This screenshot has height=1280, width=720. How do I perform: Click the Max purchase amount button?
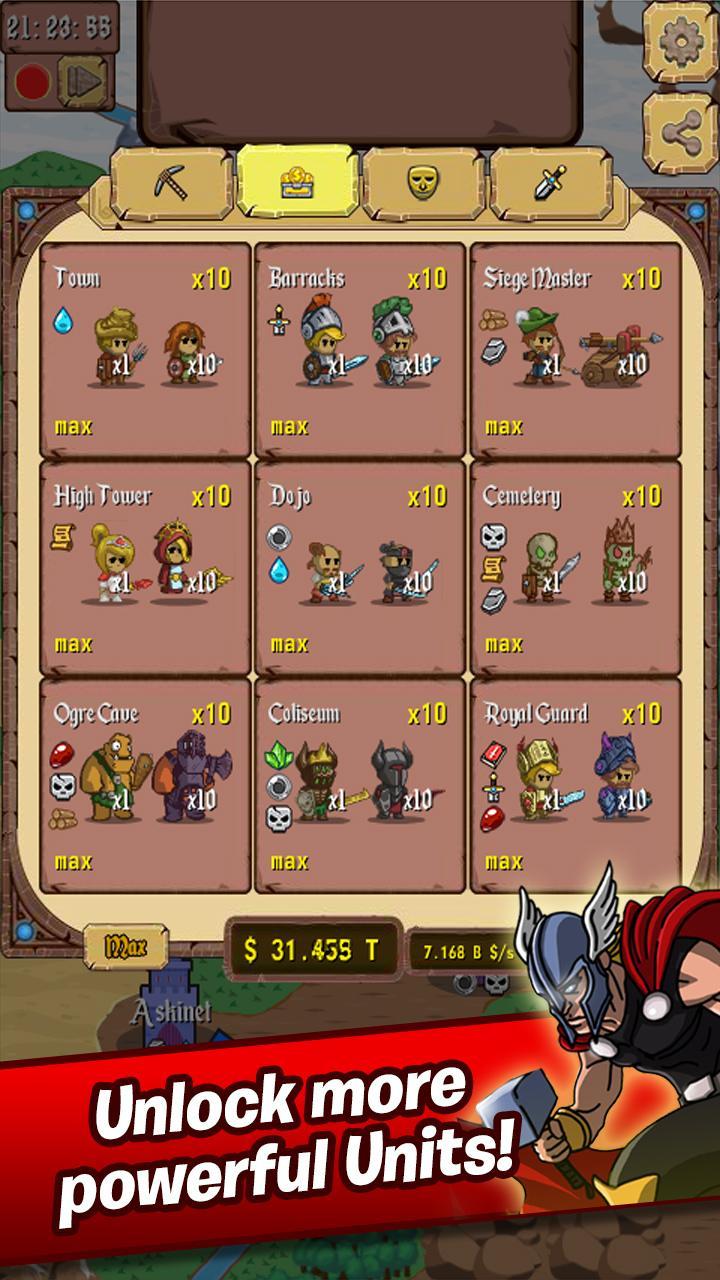coord(125,945)
